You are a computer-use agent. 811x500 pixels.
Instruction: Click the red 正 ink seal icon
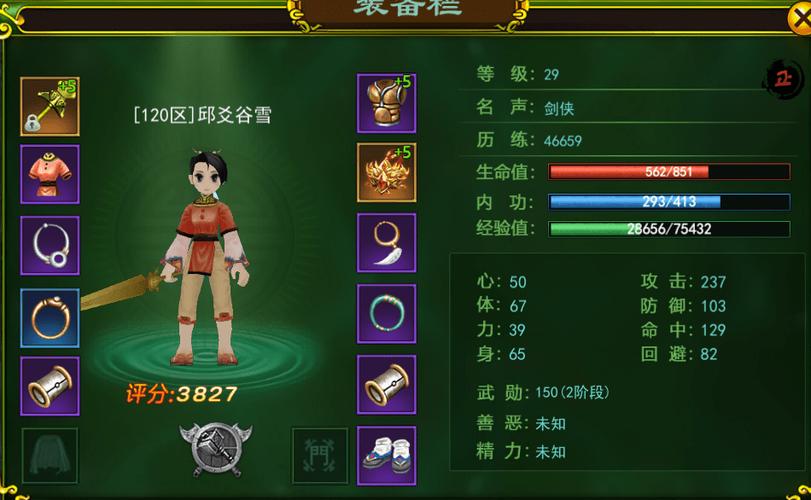[x=783, y=77]
